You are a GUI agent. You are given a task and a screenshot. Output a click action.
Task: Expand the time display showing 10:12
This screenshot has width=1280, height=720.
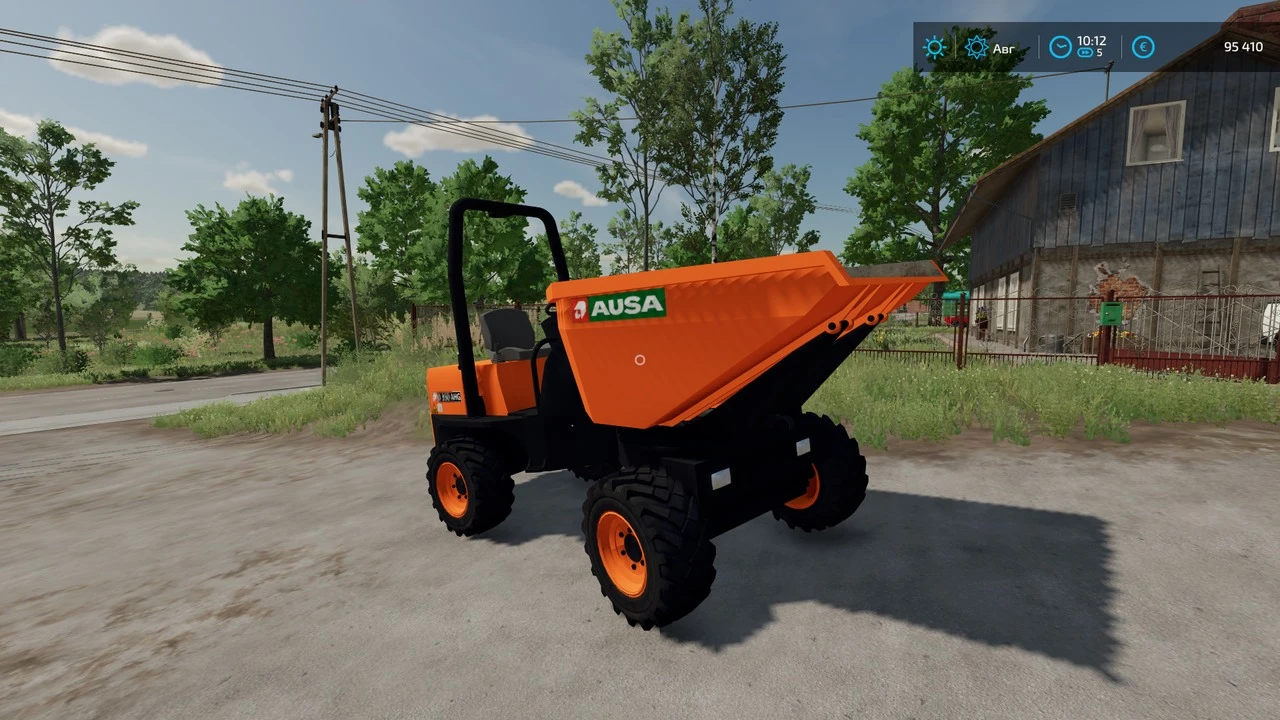pos(1092,40)
